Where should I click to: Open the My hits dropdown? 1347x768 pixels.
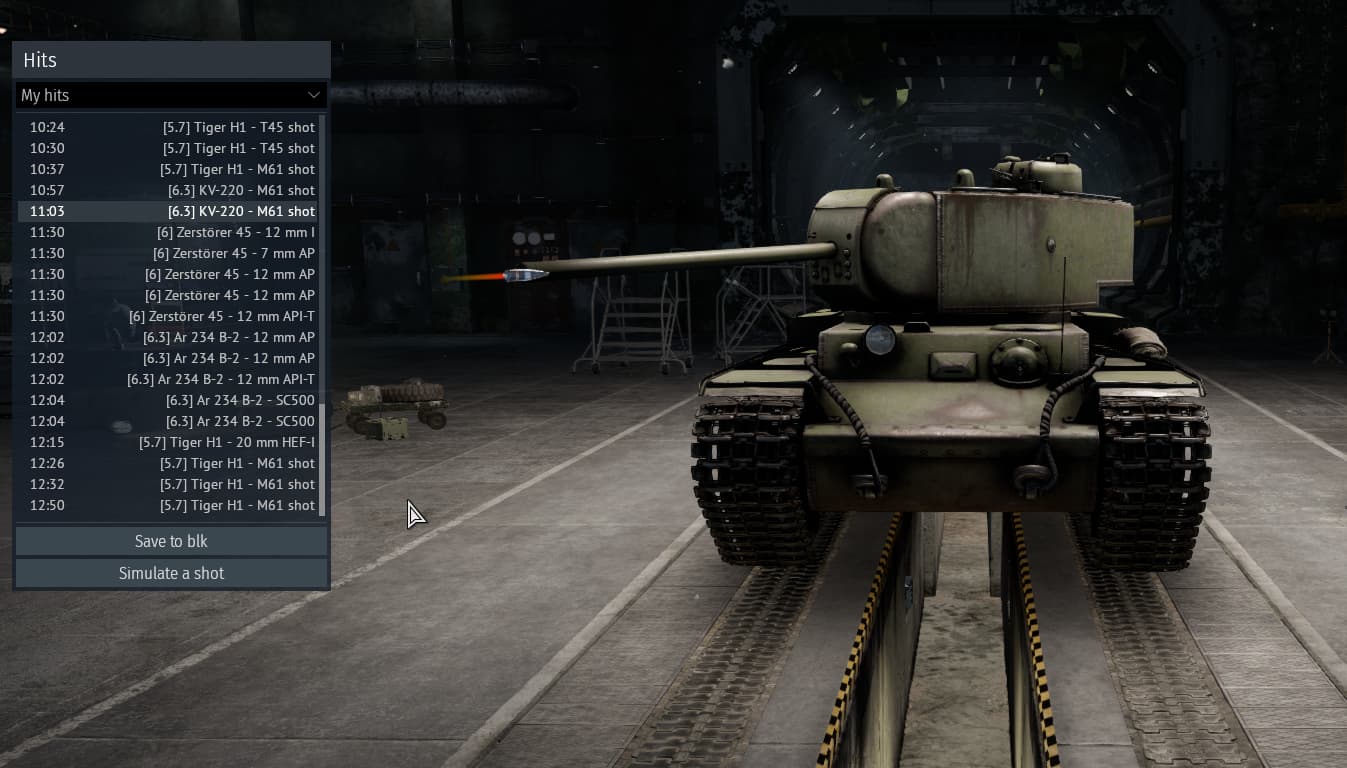point(171,95)
